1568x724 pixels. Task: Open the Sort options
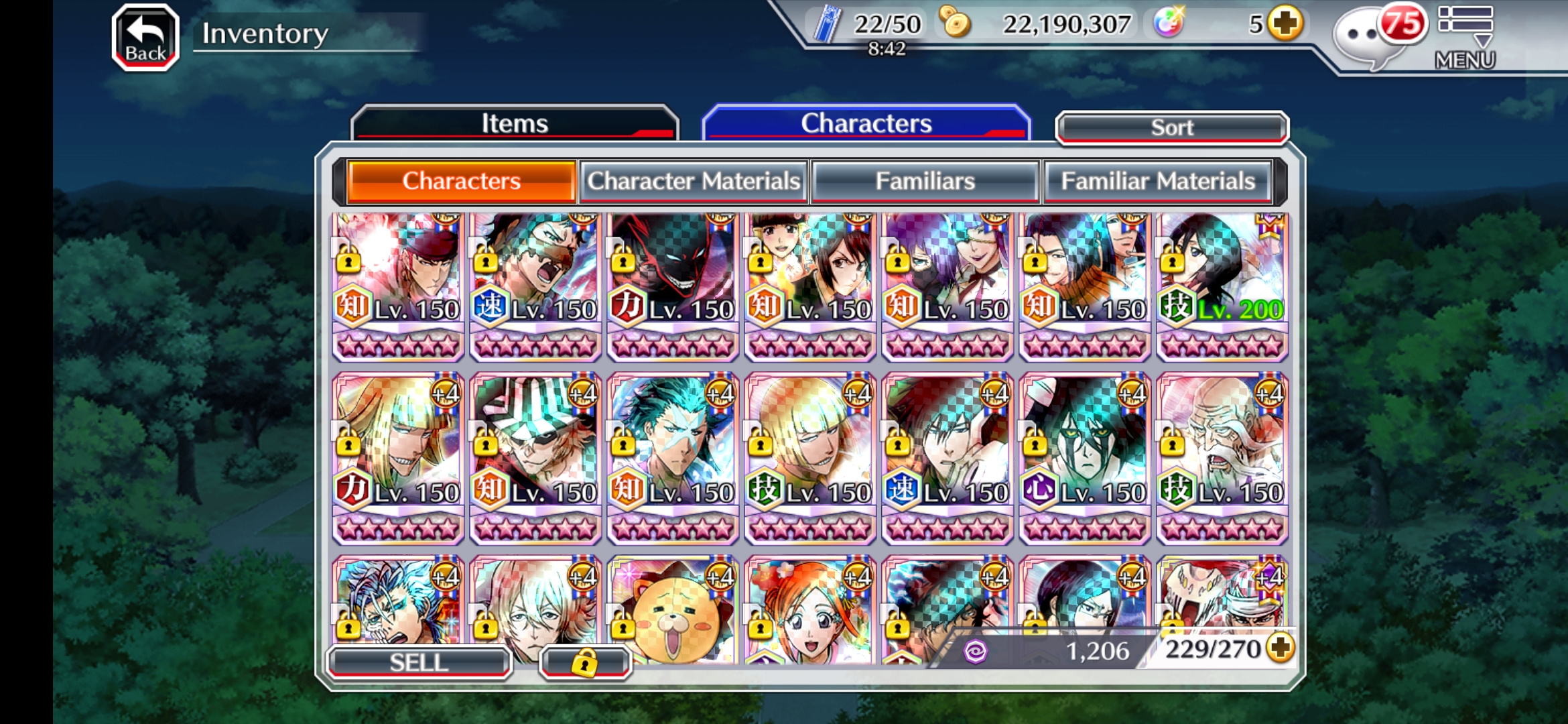tap(1171, 127)
